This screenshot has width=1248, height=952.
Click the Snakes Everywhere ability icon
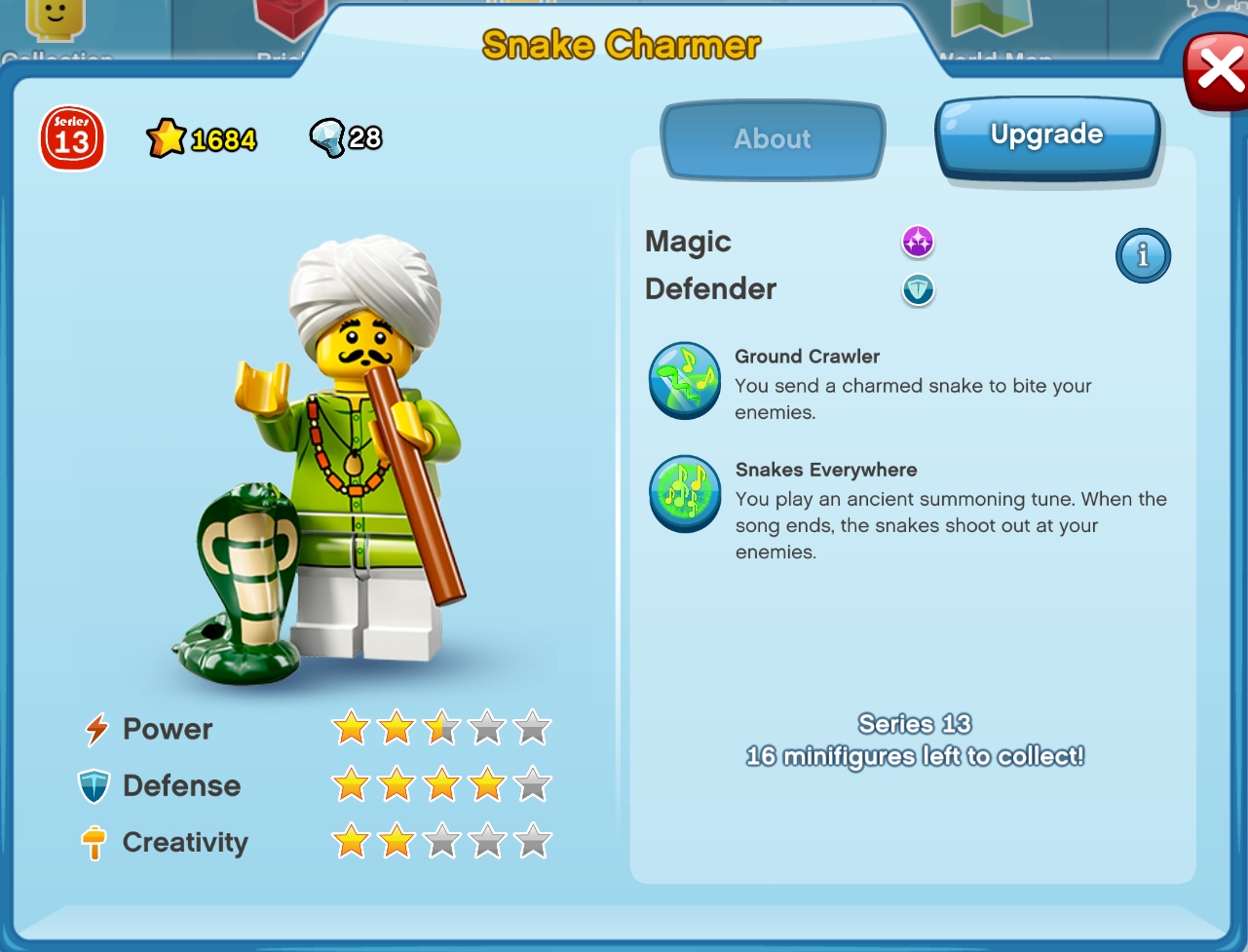coord(684,494)
